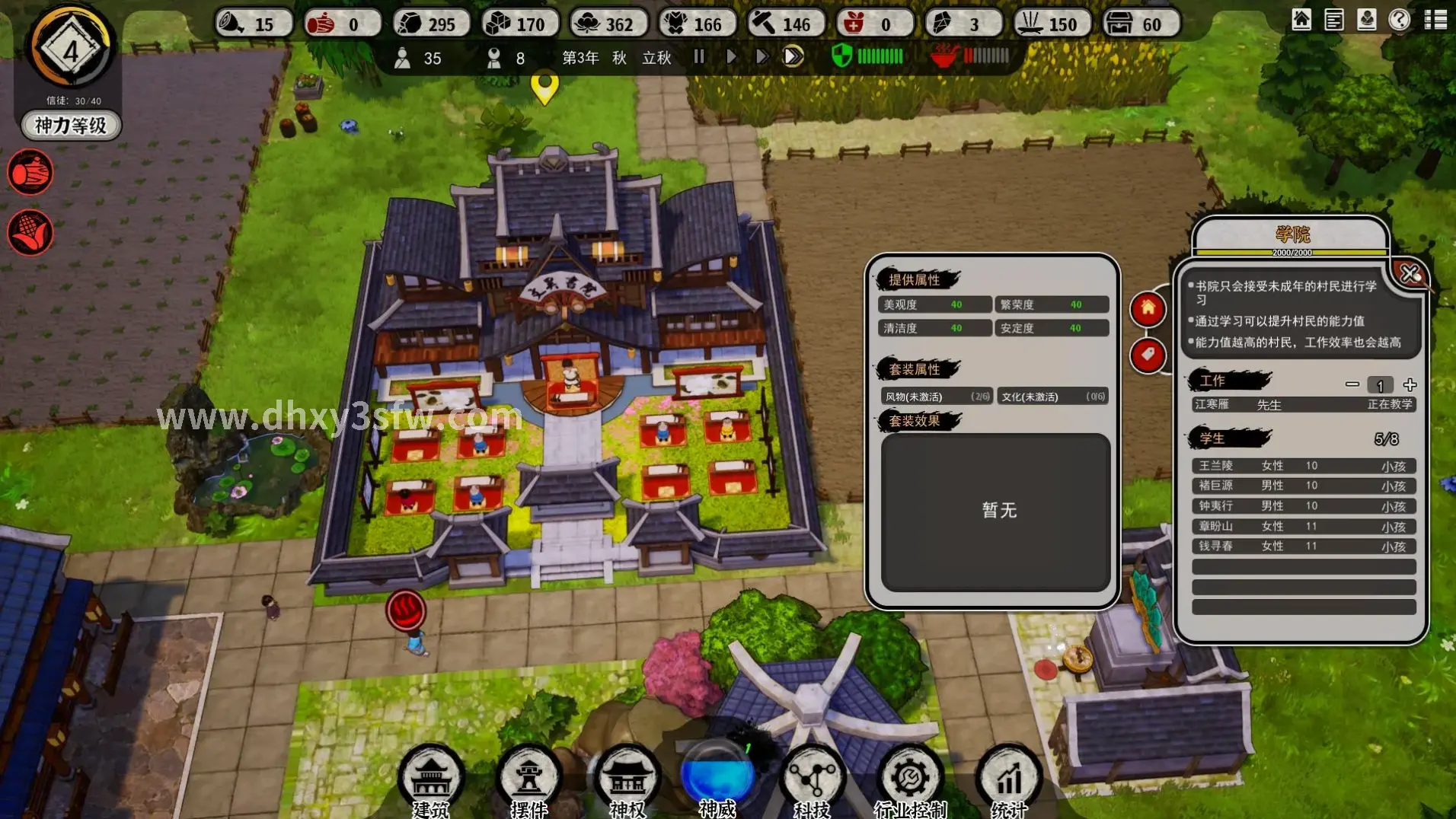Increase the teacher worker count
Screen dimensions: 1456x819
pos(1410,384)
